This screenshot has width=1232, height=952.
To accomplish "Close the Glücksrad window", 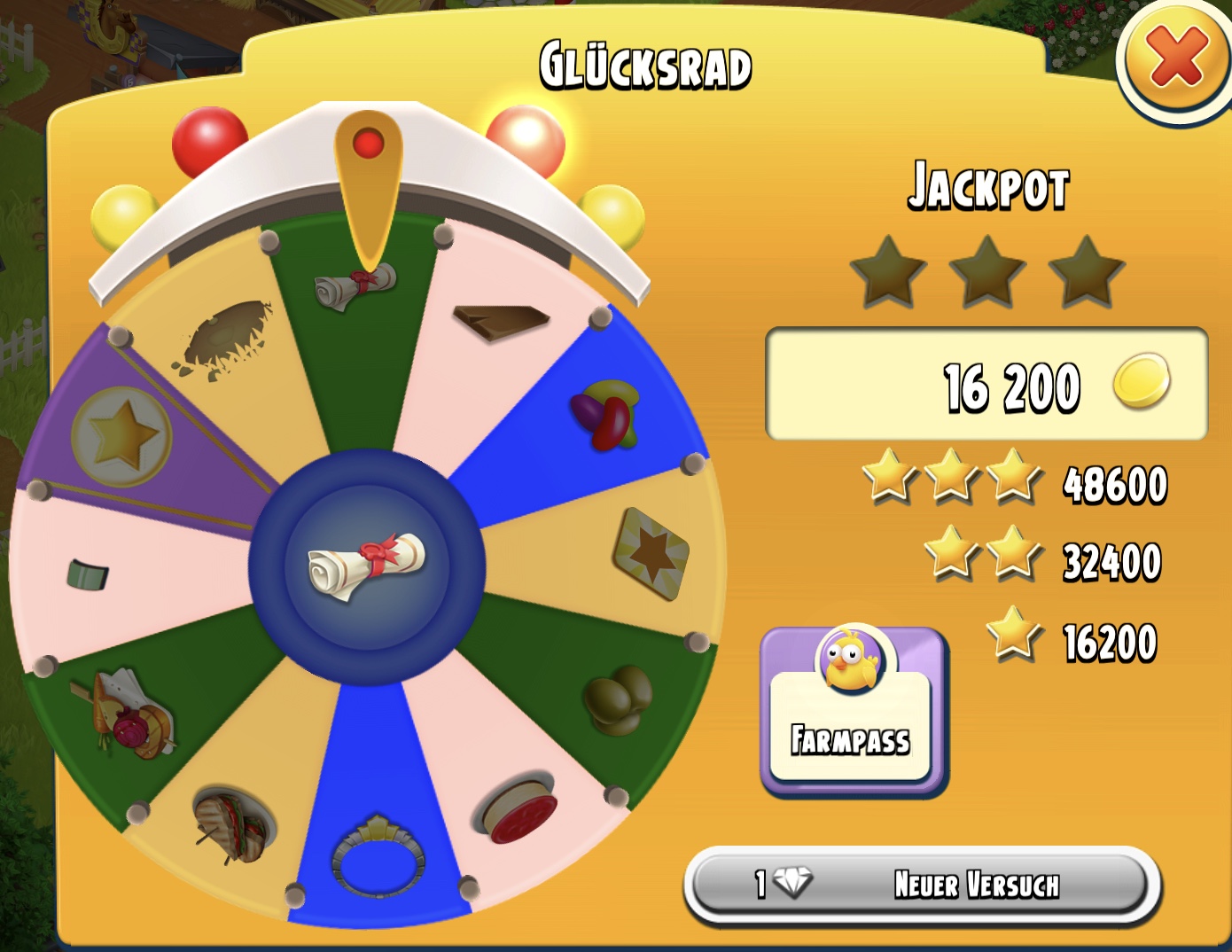I will (1176, 58).
